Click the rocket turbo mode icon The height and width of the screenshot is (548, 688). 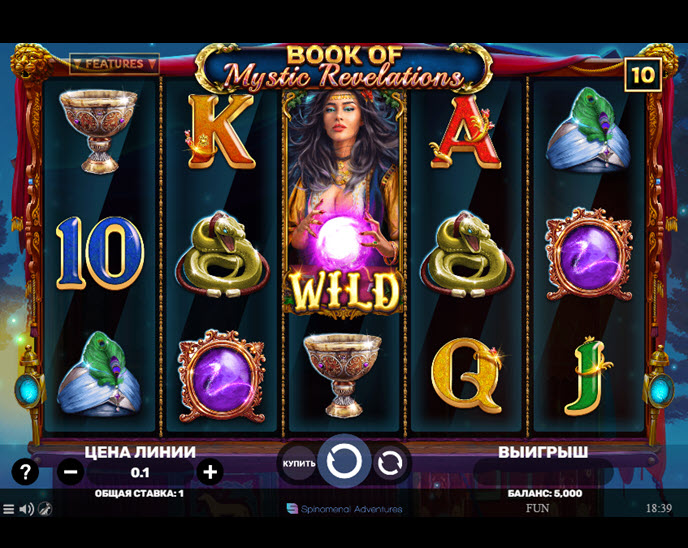tap(45, 509)
